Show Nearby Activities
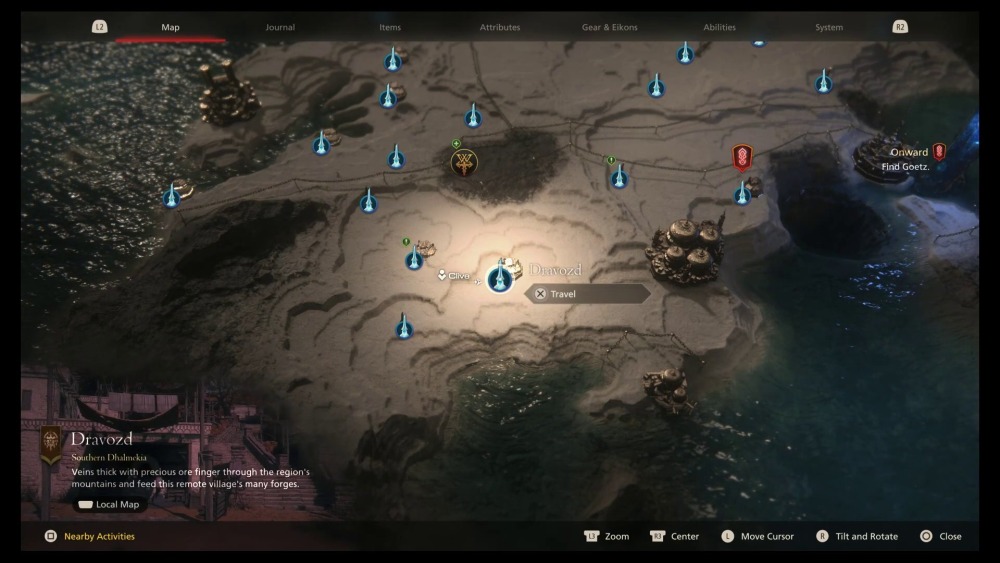Image resolution: width=1000 pixels, height=563 pixels. coord(98,536)
